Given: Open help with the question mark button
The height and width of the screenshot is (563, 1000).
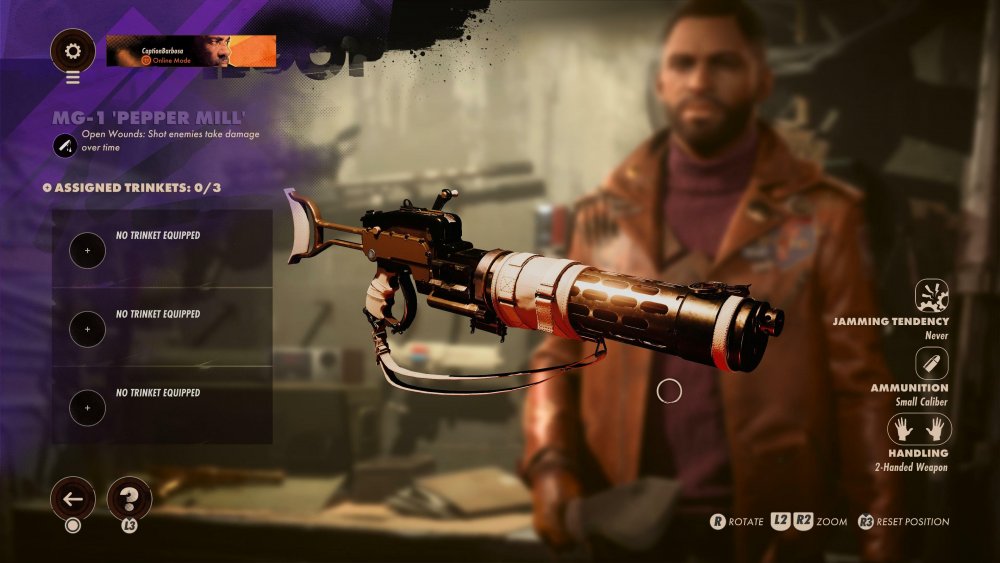Looking at the screenshot, I should click(x=129, y=497).
